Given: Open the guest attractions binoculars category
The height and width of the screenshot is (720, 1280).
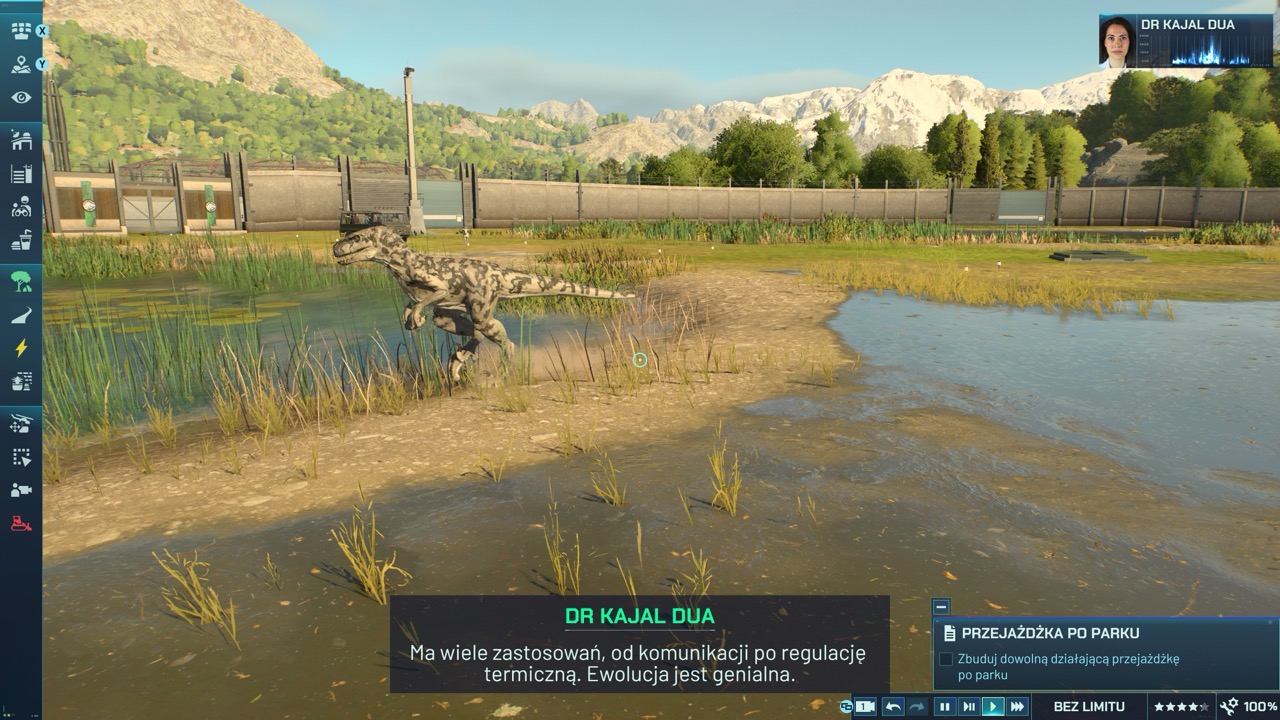Looking at the screenshot, I should click(21, 208).
